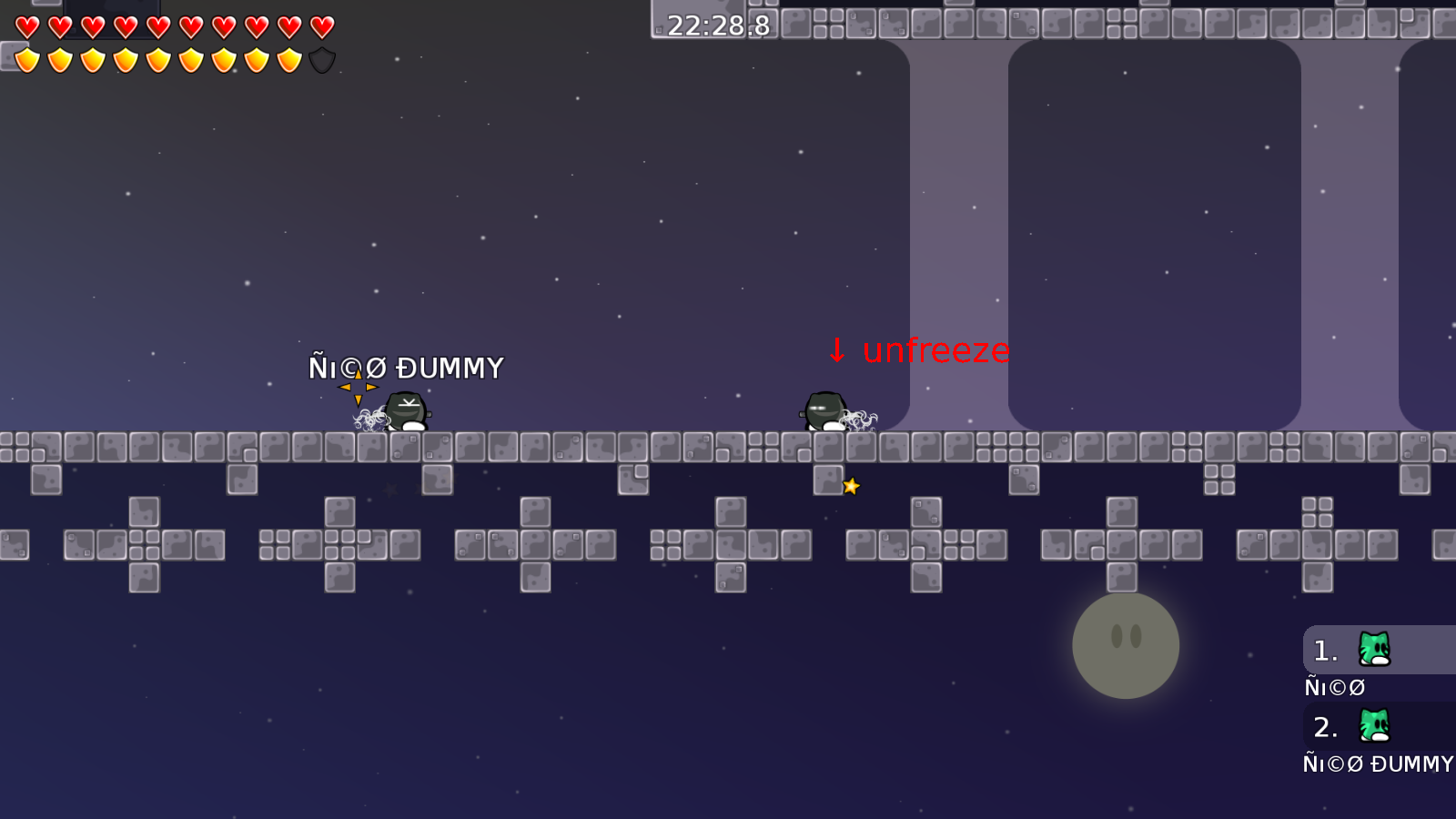
Task: Click the glowing moon in the background
Action: pos(1125,645)
